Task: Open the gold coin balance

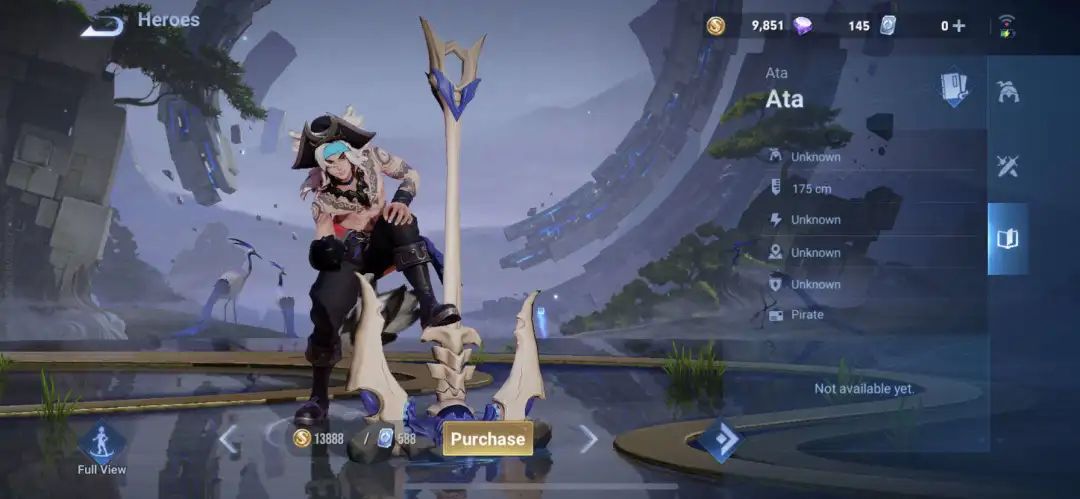Action: point(716,26)
